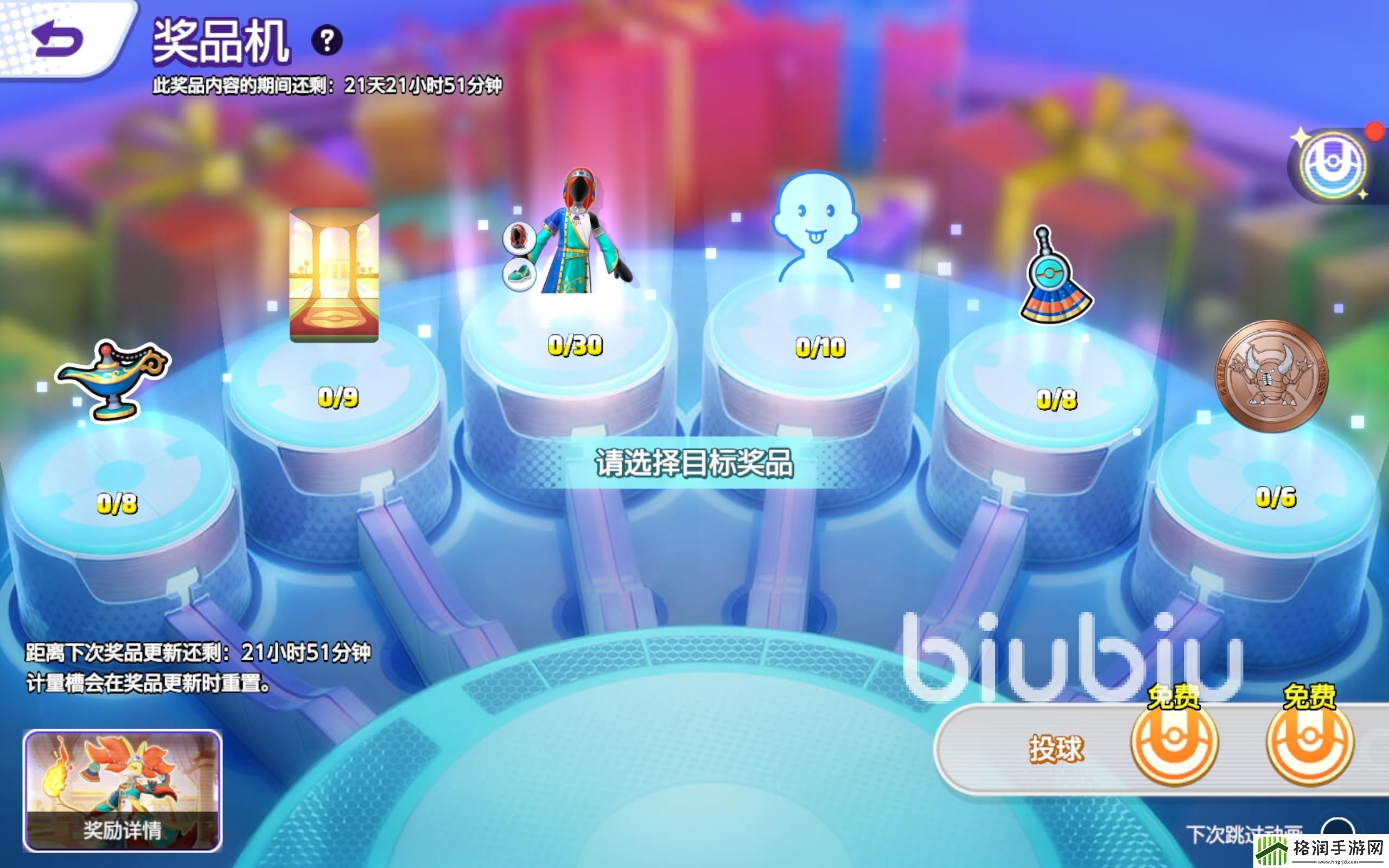This screenshot has height=868, width=1389.
Task: Select the striped fan ornament prize
Action: (1055, 278)
